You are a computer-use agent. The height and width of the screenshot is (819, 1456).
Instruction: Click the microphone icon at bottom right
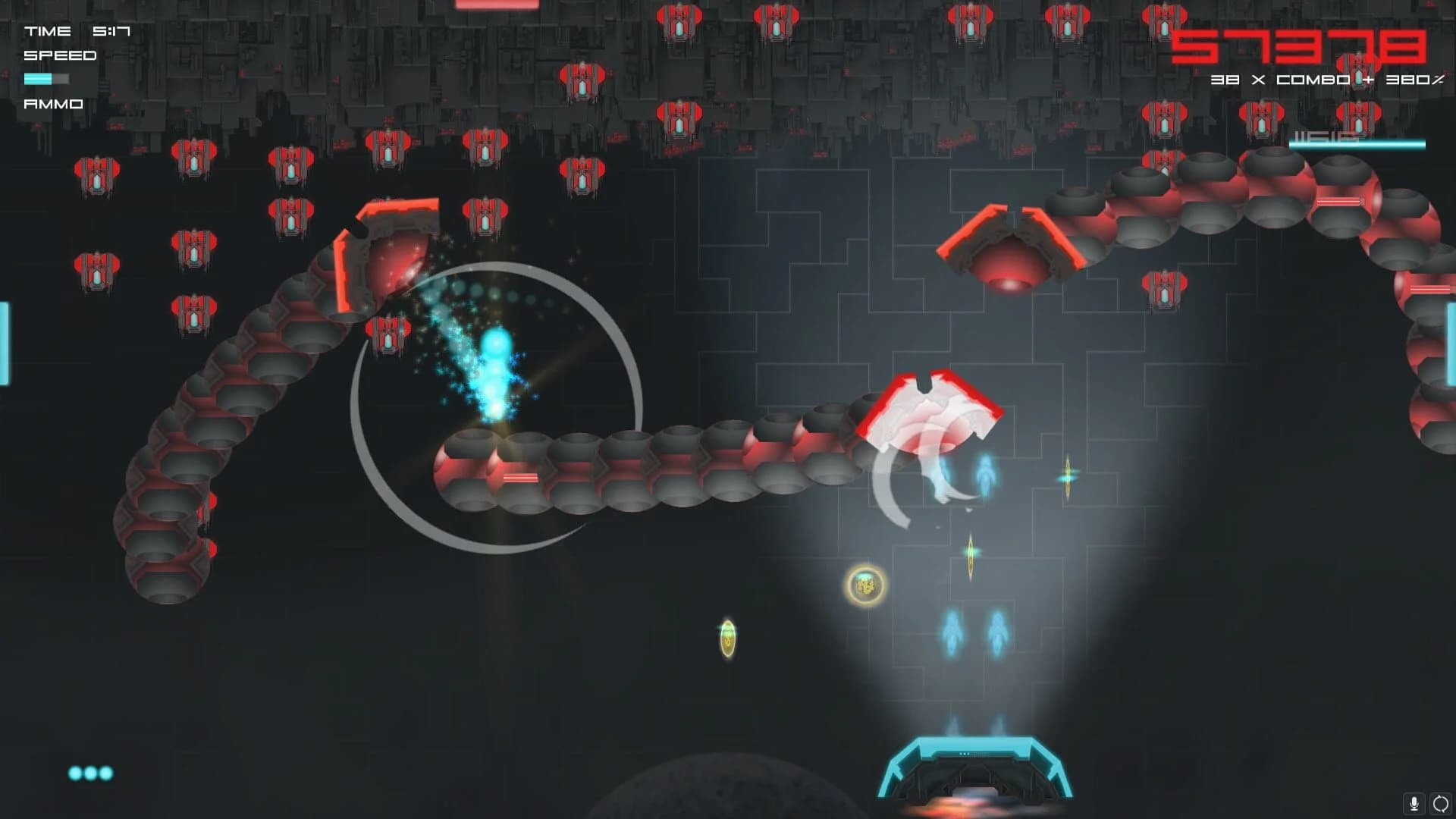pyautogui.click(x=1414, y=803)
